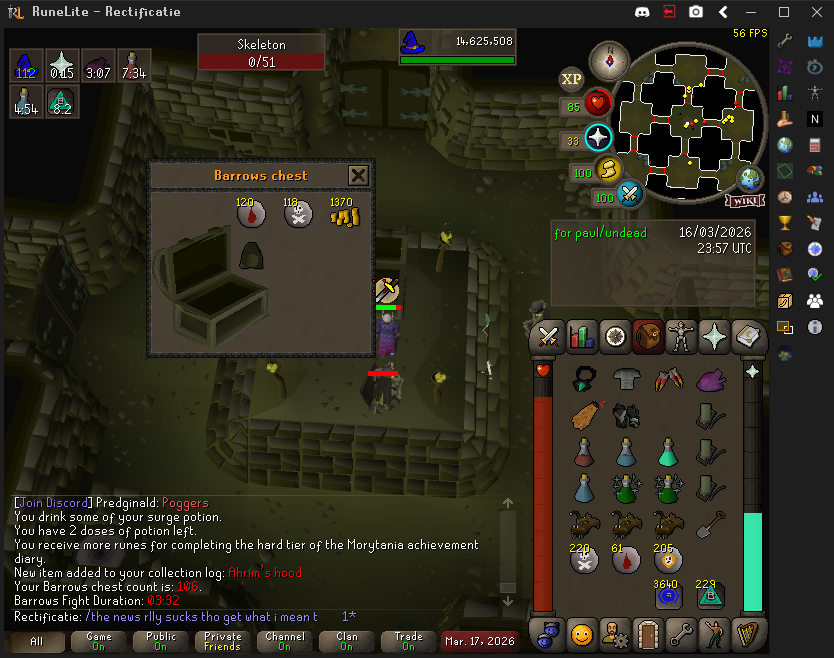
Task: Switch to the Worn Equipment tab
Action: pos(681,337)
